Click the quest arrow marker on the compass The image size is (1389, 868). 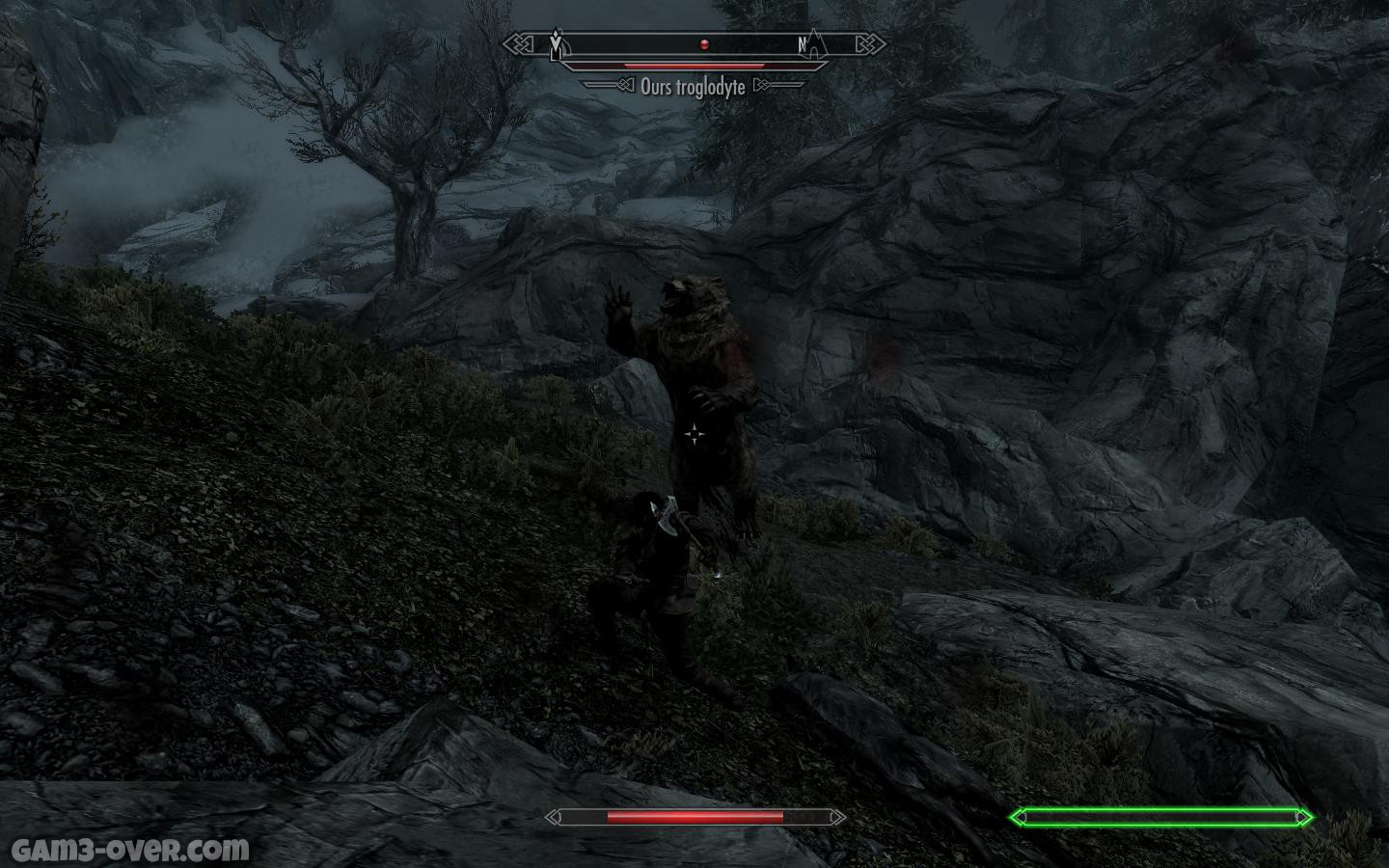coord(556,43)
